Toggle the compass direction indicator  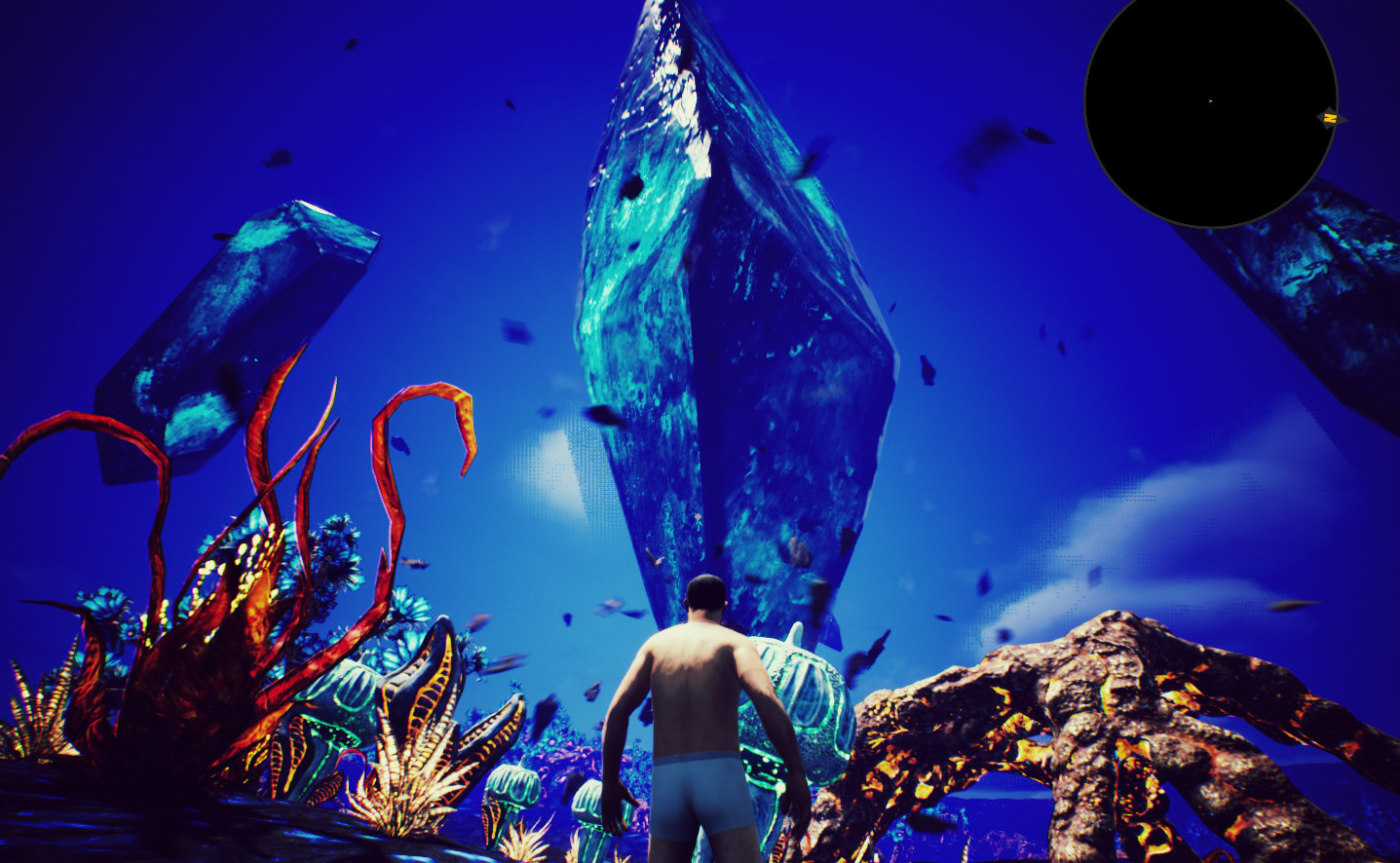(1332, 117)
